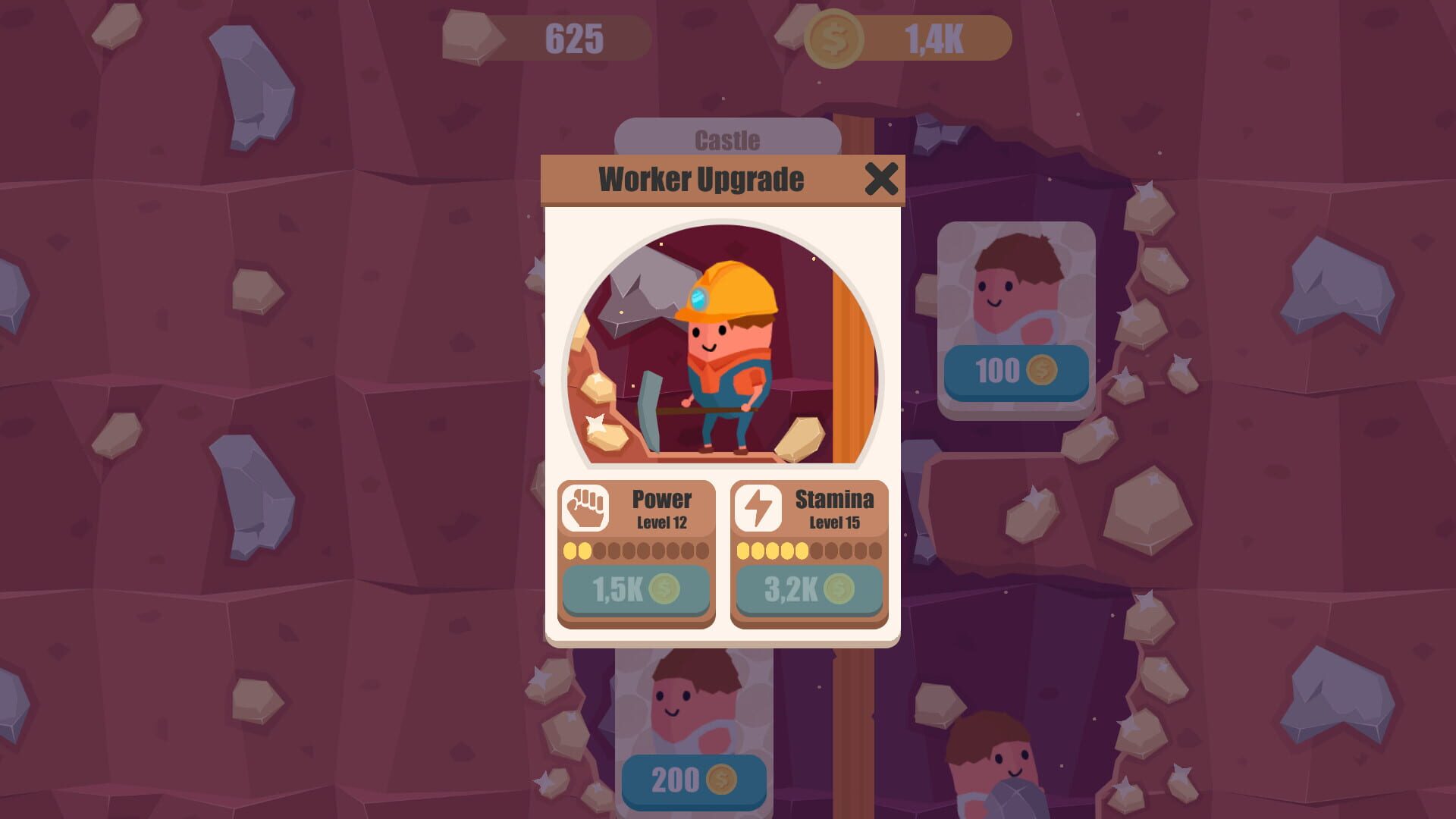Screen dimensions: 1456x819
Task: Close the Worker Upgrade dialog
Action: point(880,180)
